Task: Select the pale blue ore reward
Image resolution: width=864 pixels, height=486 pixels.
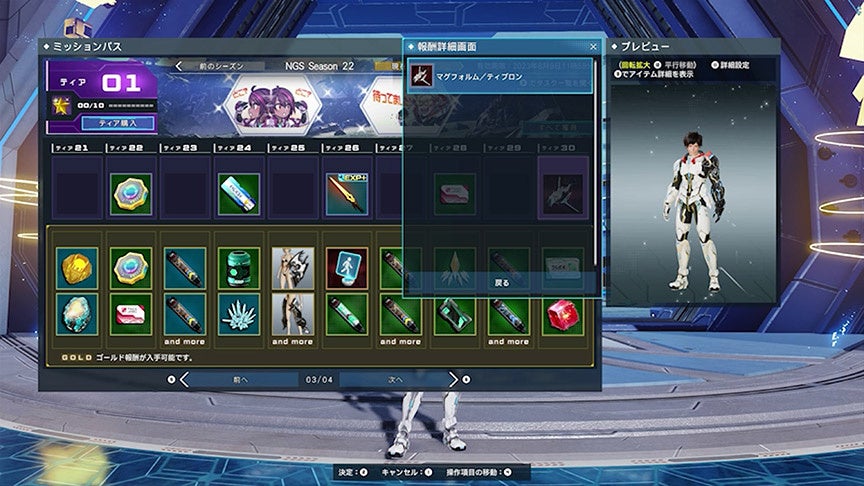Action: tap(76, 314)
